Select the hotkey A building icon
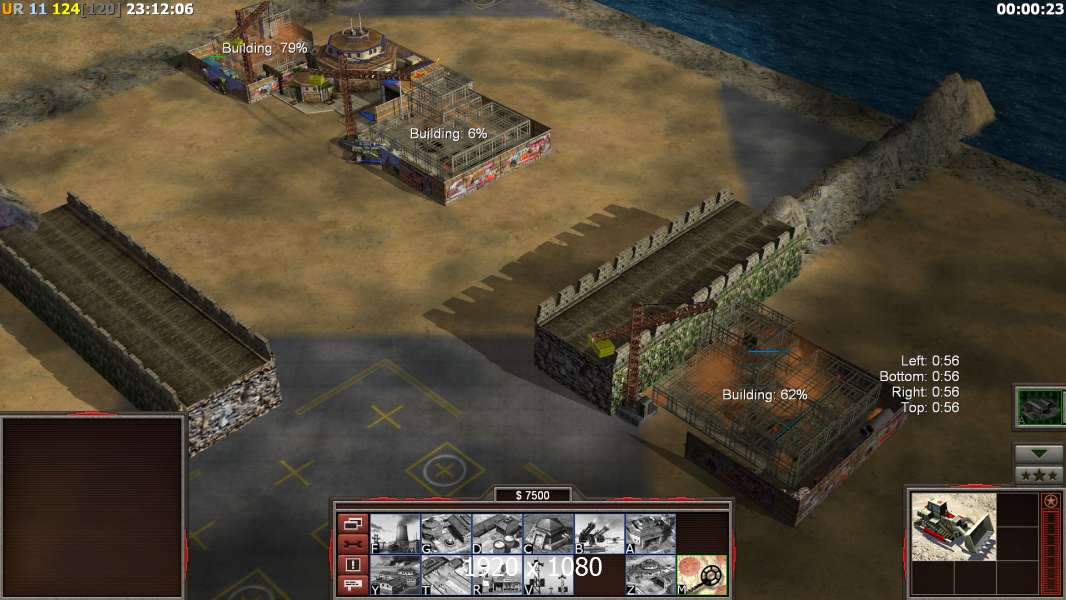Screen dimensions: 1066x600 (x=650, y=534)
